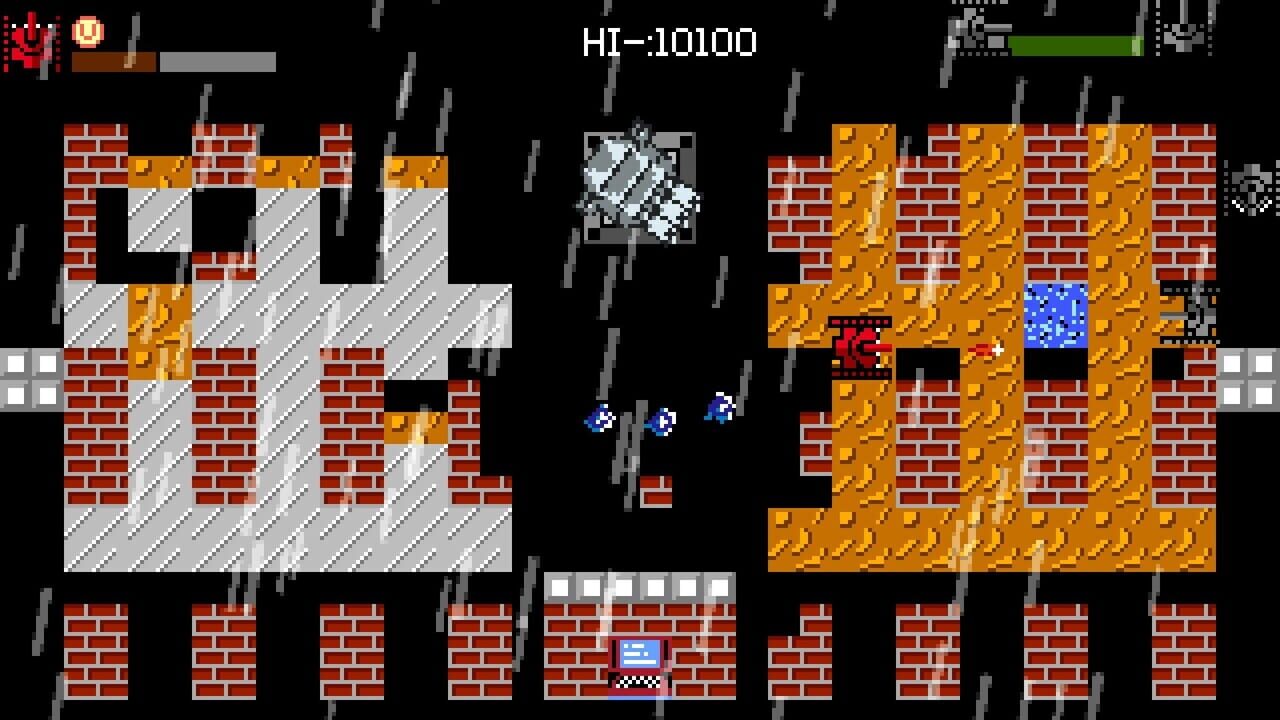Select the red player tank icon in the HUD
The image size is (1280, 720).
click(30, 38)
